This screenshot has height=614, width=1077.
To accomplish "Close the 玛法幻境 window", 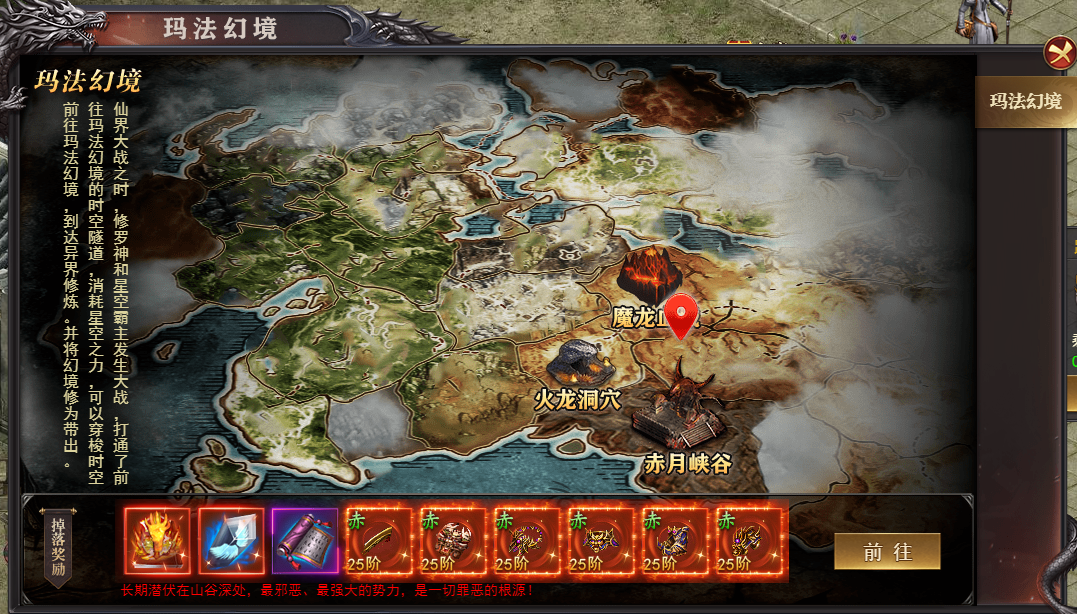I will click(x=1058, y=53).
